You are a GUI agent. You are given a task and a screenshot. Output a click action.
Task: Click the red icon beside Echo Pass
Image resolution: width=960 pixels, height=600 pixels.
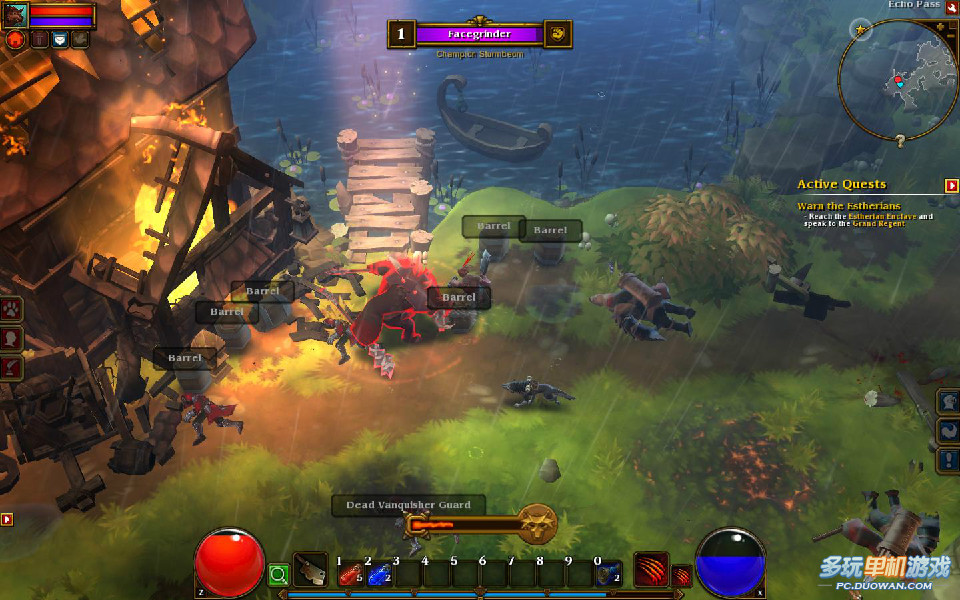(951, 8)
